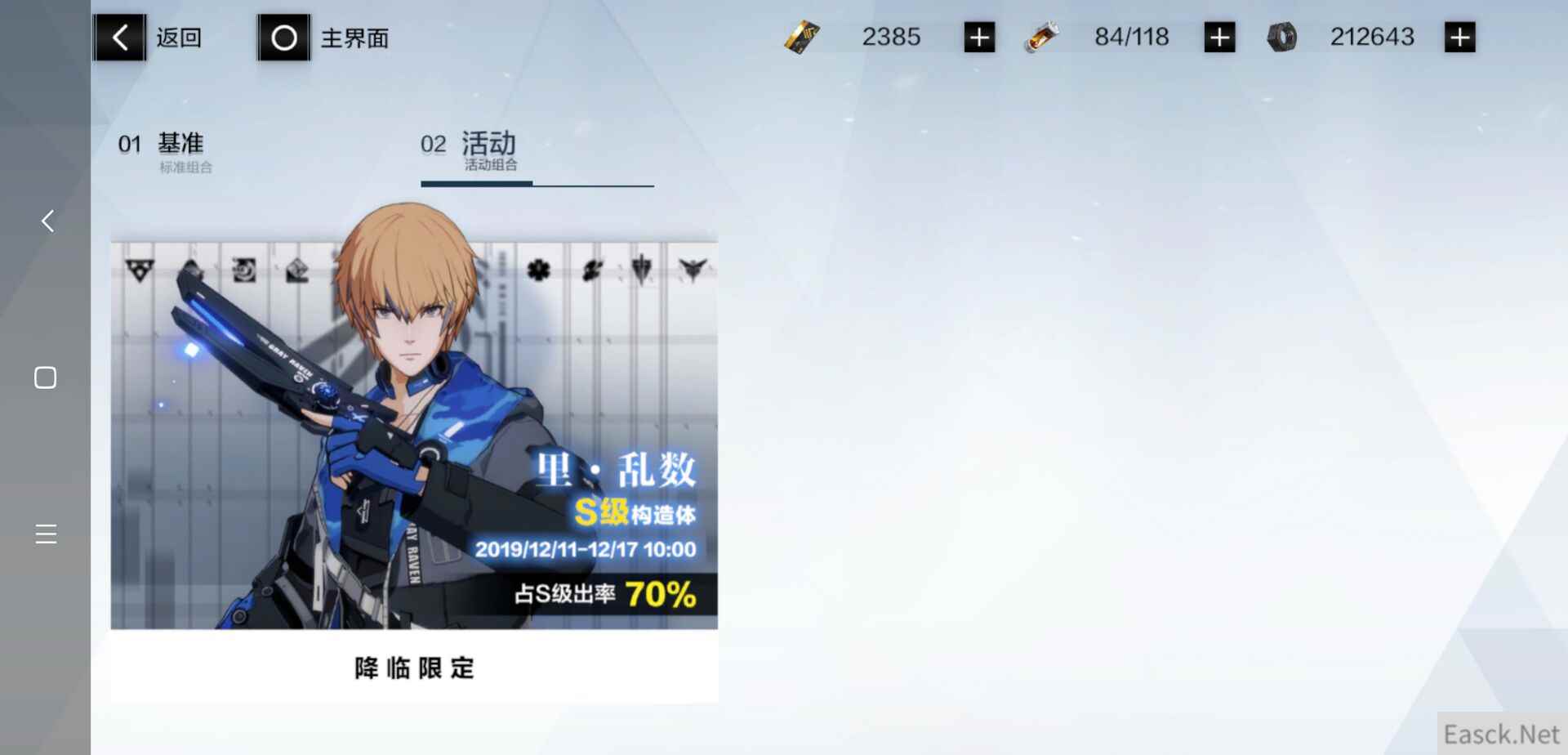Open black card purchase with the first plus button

click(x=979, y=36)
